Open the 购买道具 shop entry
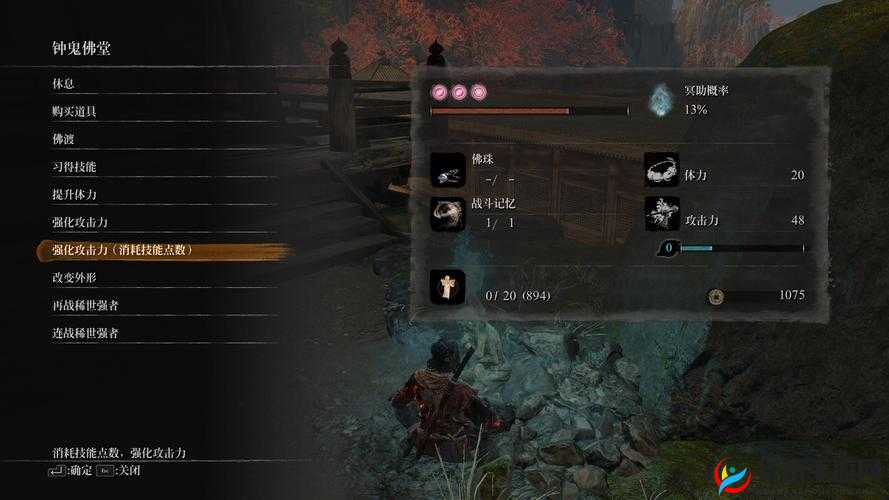Screen dimensions: 889x500 pyautogui.click(x=74, y=111)
